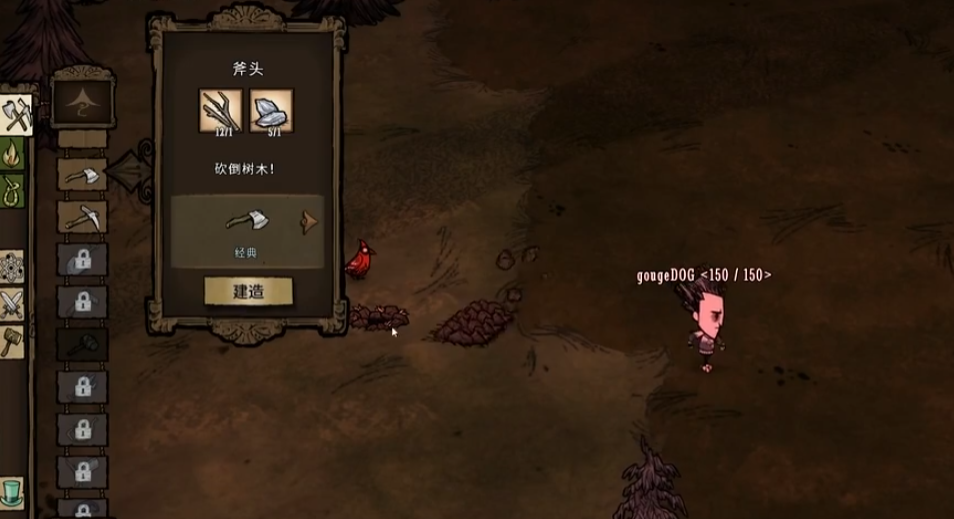
Task: Open the Structures hammer tab
Action: pyautogui.click(x=13, y=340)
